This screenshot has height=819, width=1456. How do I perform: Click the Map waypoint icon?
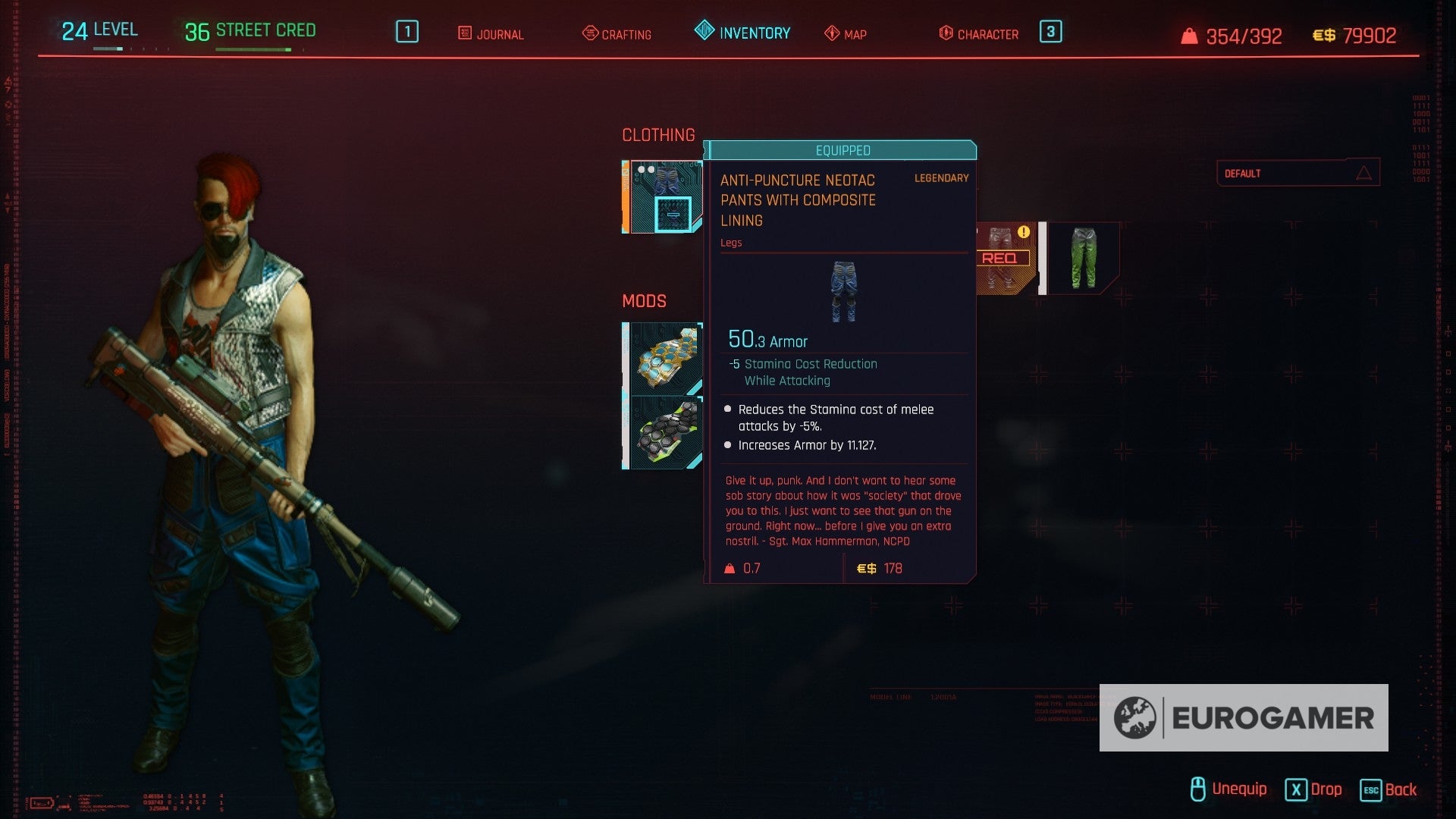831,33
